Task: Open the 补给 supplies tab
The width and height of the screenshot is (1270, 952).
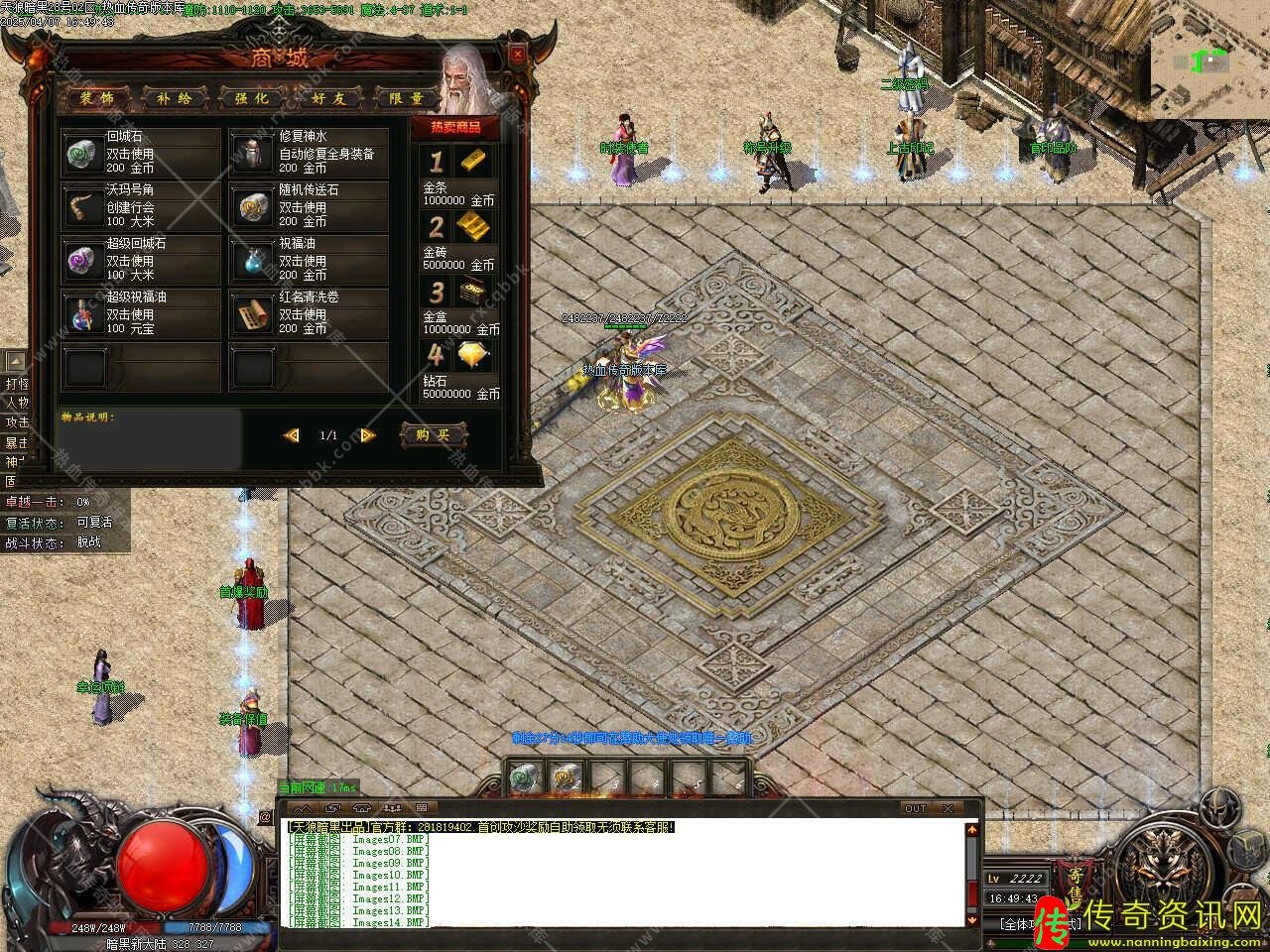Action: point(175,98)
